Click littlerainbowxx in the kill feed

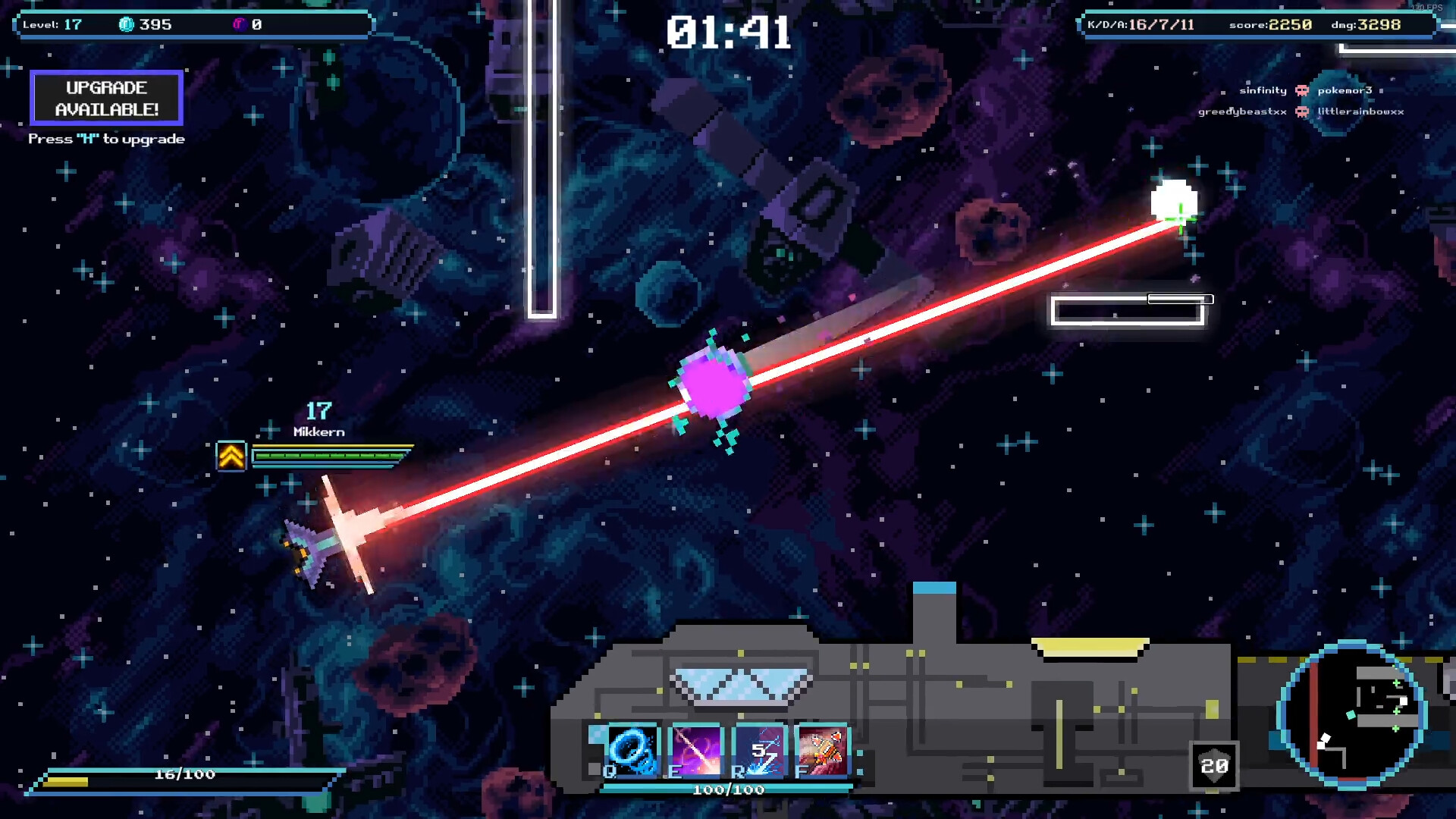pos(1359,111)
